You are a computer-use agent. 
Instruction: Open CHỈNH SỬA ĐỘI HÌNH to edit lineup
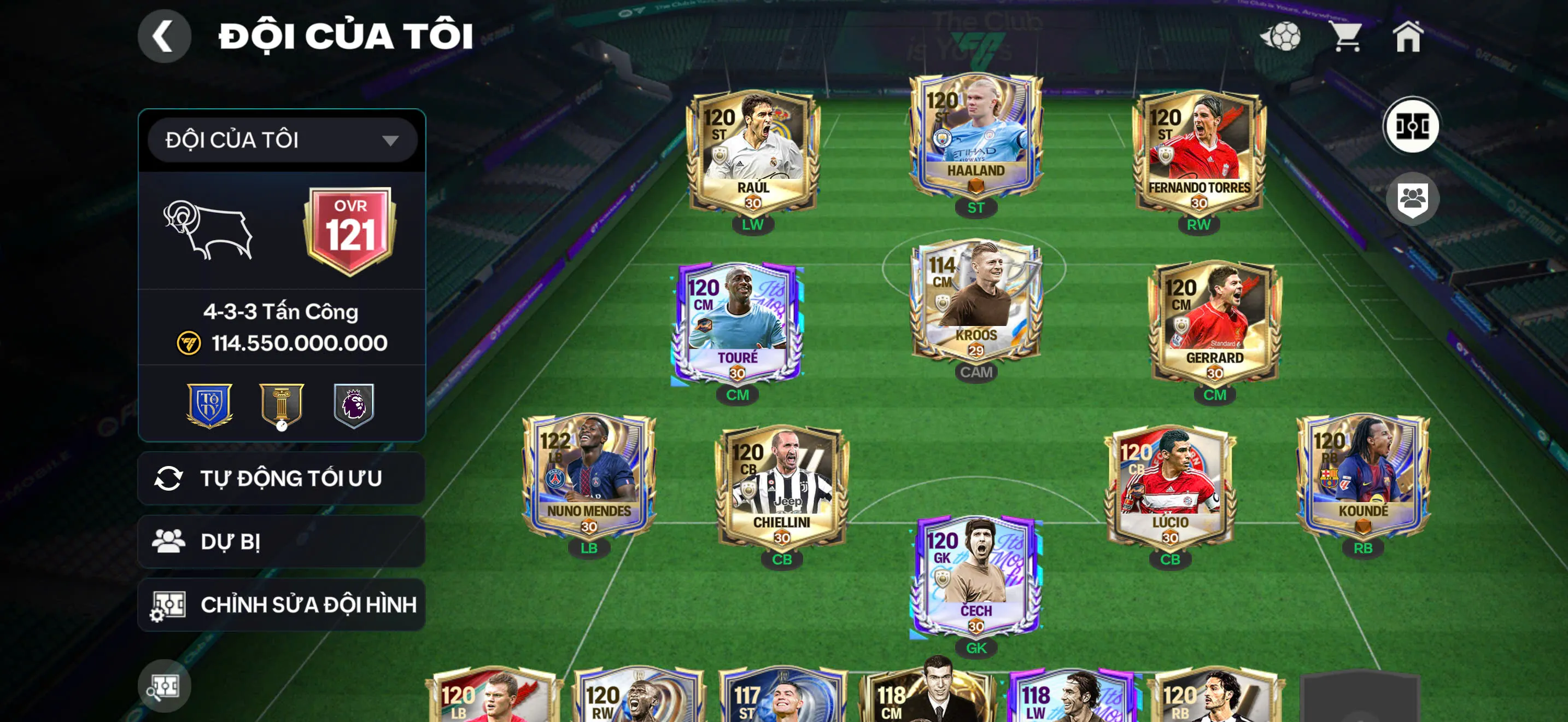point(280,604)
